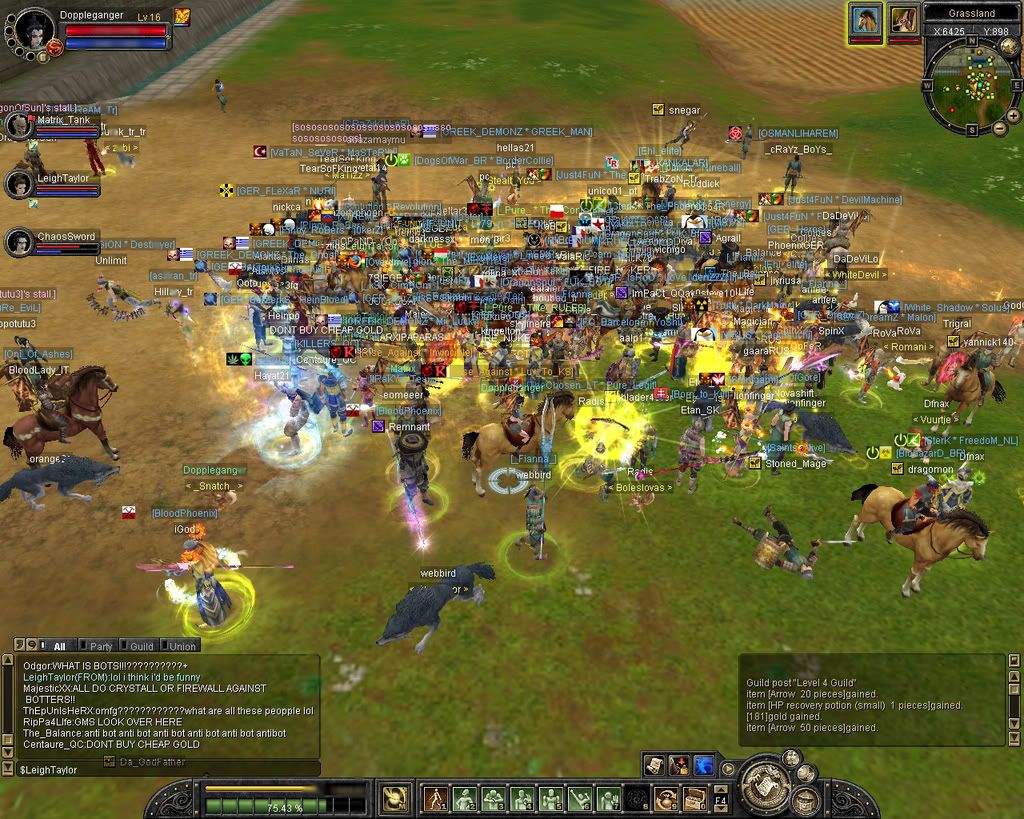Click the treasure chest icon in hotbar slot 0
The height and width of the screenshot is (819, 1024).
click(x=694, y=798)
